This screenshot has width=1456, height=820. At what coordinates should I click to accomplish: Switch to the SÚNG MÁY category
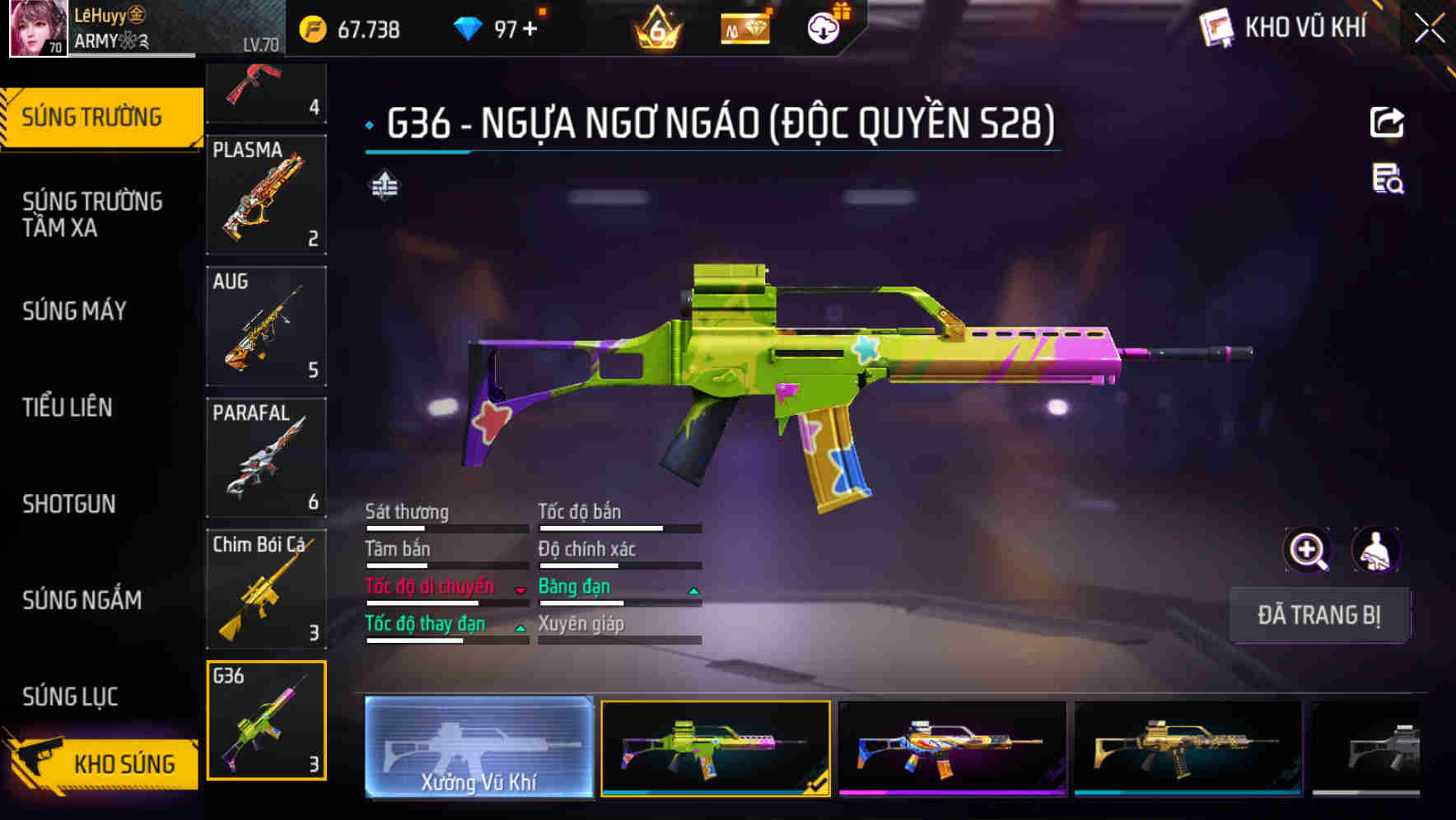(74, 311)
